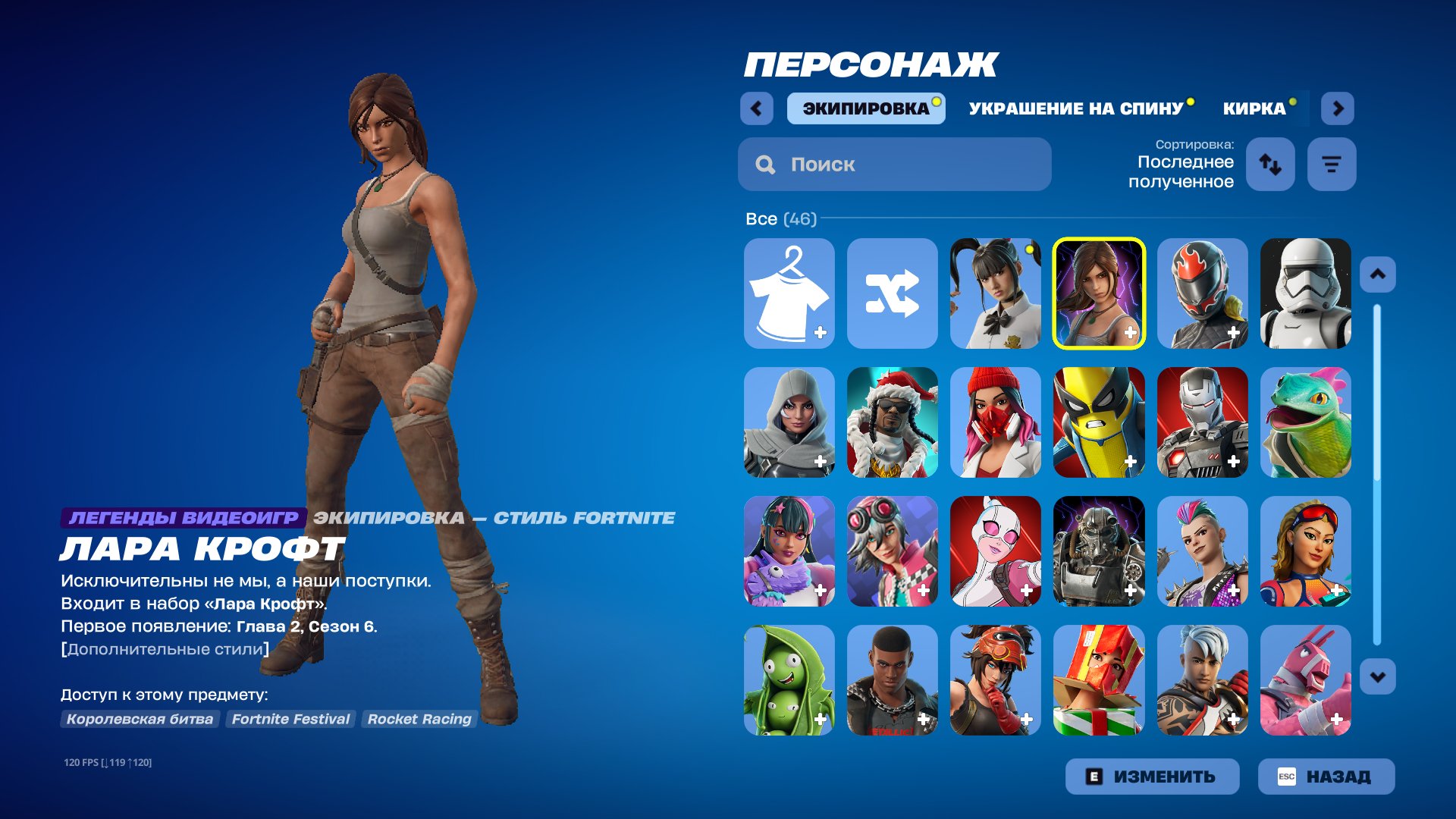Expand Дополнительные стили
1456x819 pixels.
coord(164,648)
